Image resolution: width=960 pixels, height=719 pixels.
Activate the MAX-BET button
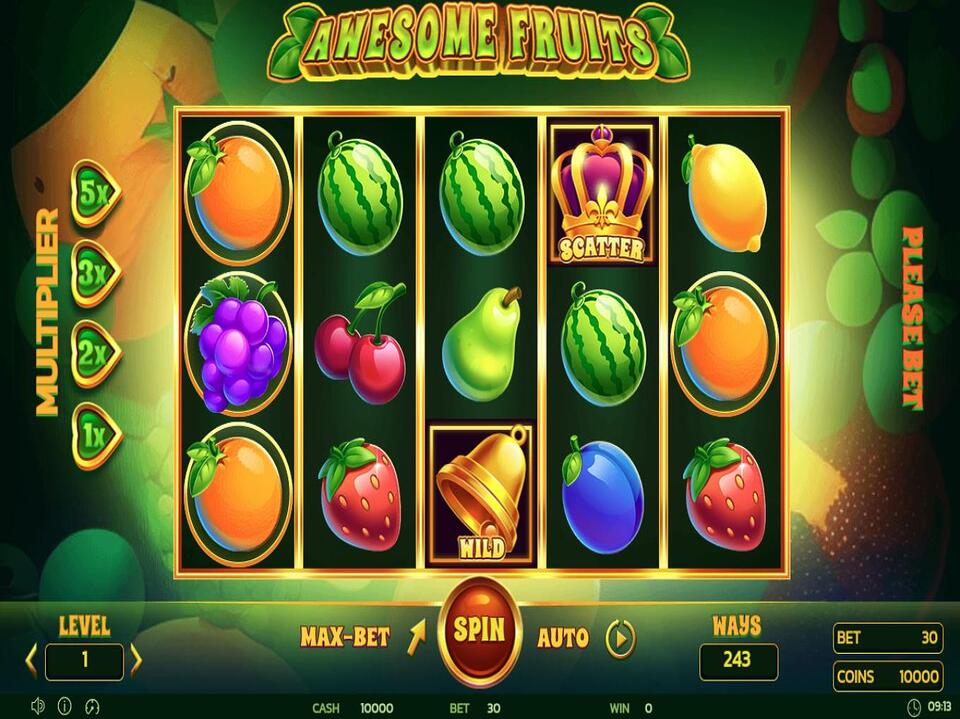point(345,637)
